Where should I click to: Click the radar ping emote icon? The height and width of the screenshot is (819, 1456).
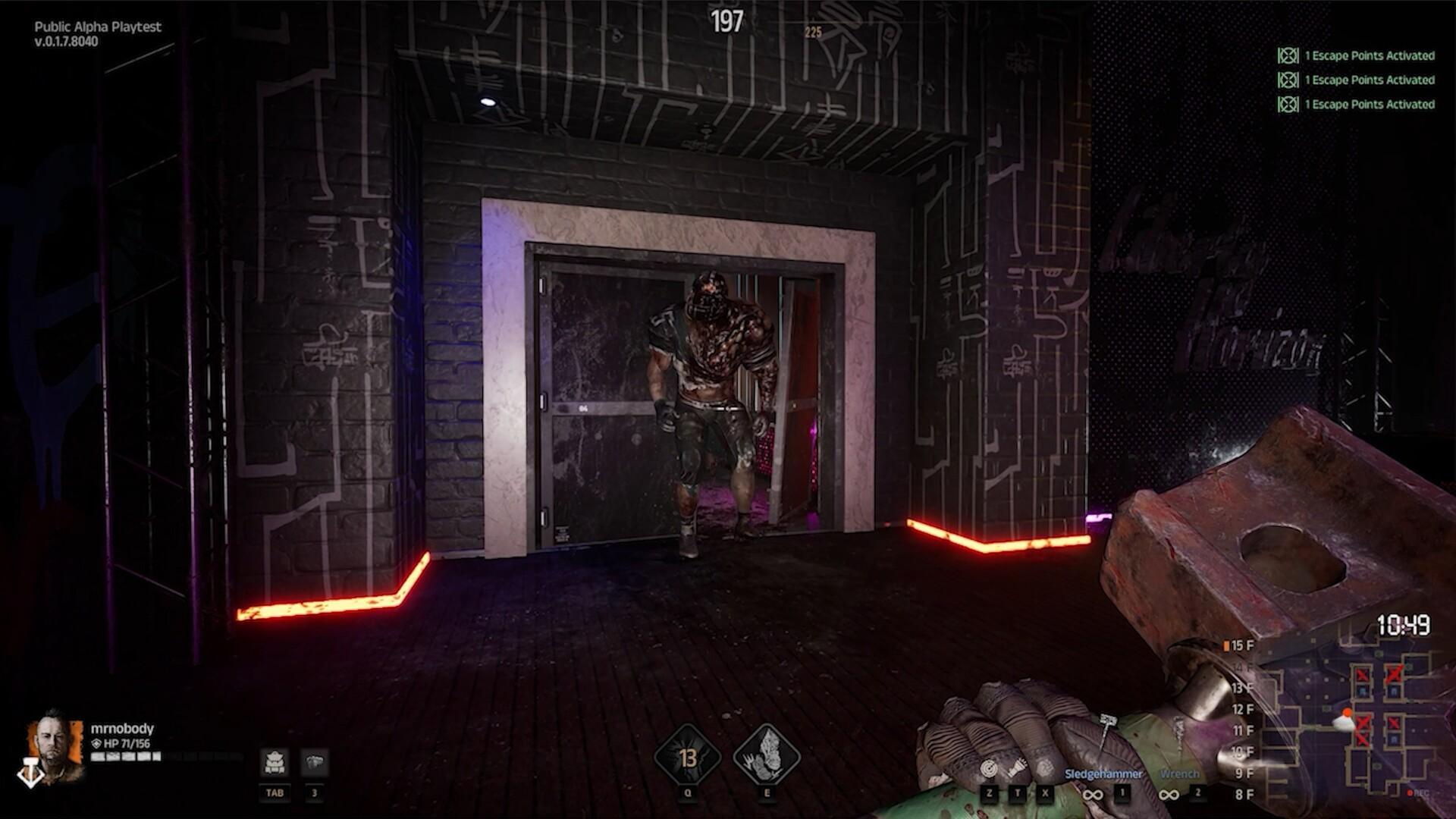pyautogui.click(x=988, y=769)
